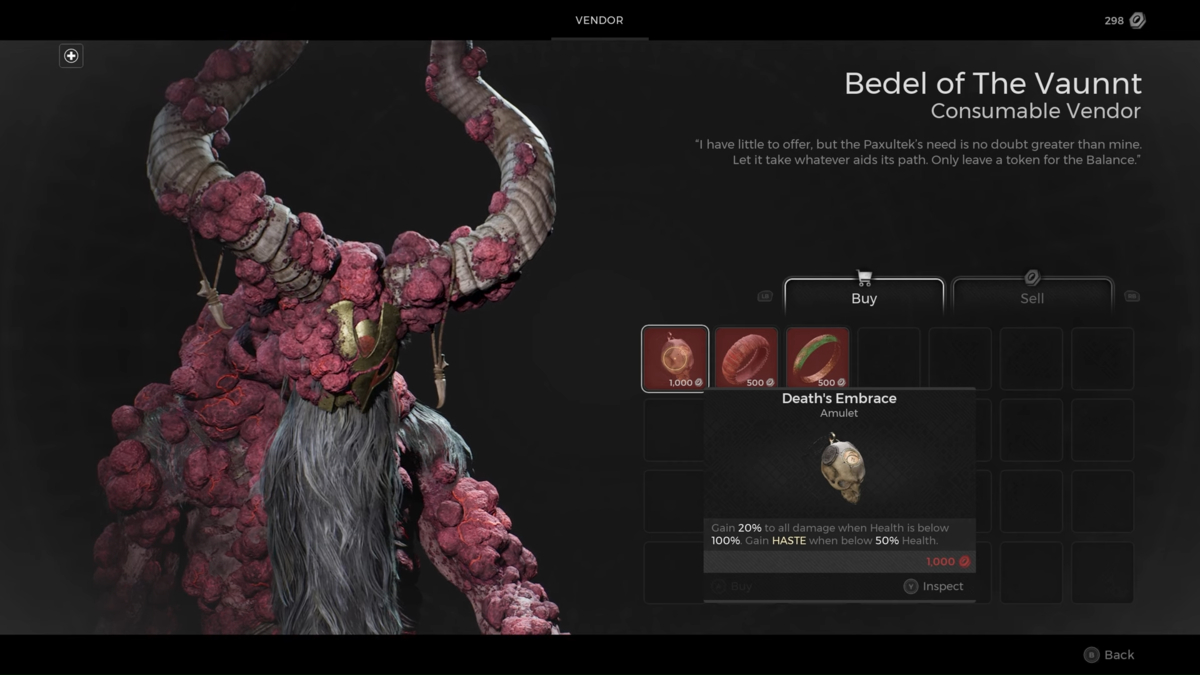Viewport: 1200px width, 675px height.
Task: Go back from the vendor screen
Action: pyautogui.click(x=1109, y=655)
